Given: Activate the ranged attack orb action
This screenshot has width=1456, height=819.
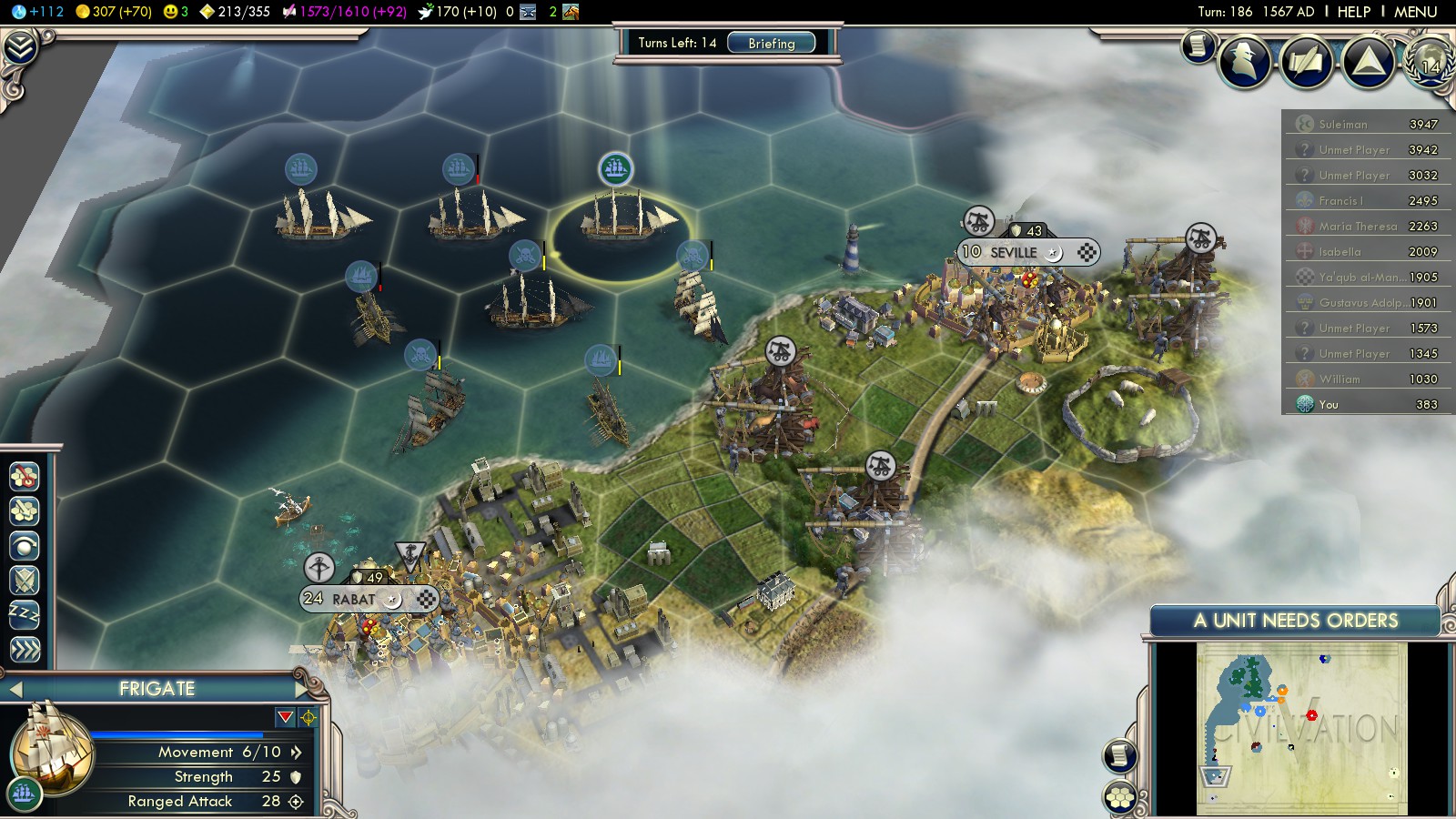Looking at the screenshot, I should point(25,545).
